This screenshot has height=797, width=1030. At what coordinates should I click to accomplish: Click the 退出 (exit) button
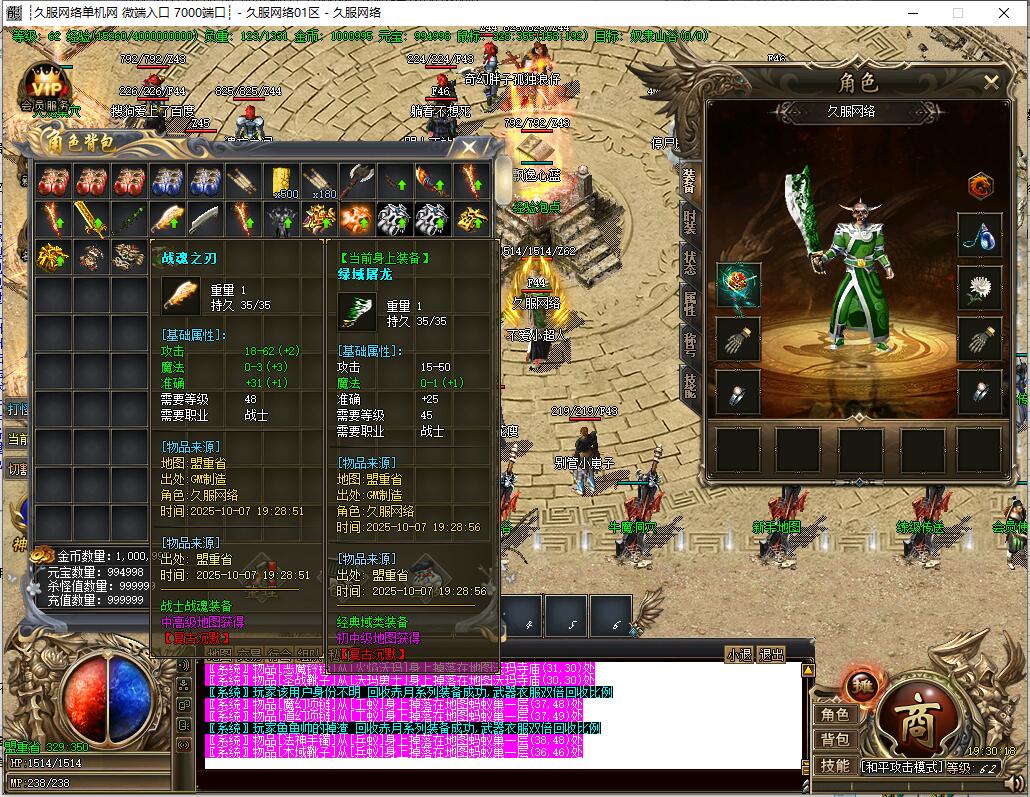[x=772, y=655]
